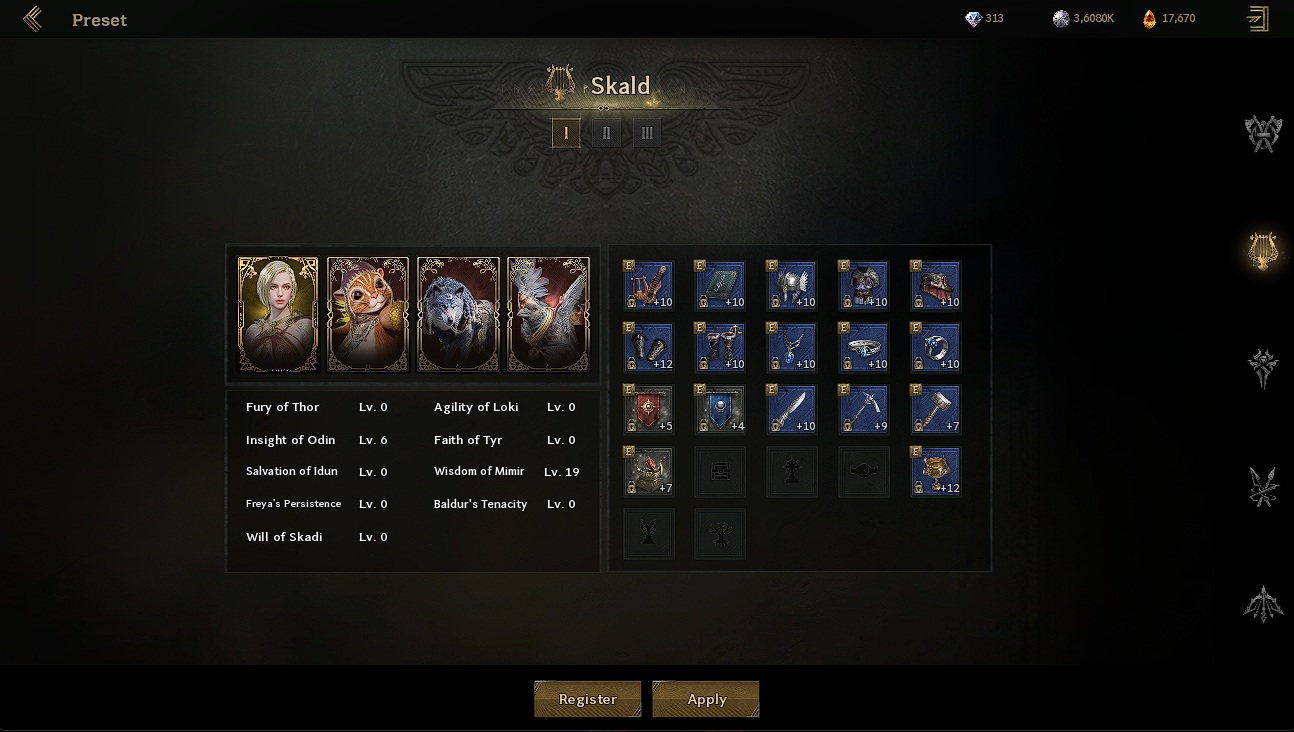
Task: Select the golden goblet slot +12
Action: click(936, 472)
